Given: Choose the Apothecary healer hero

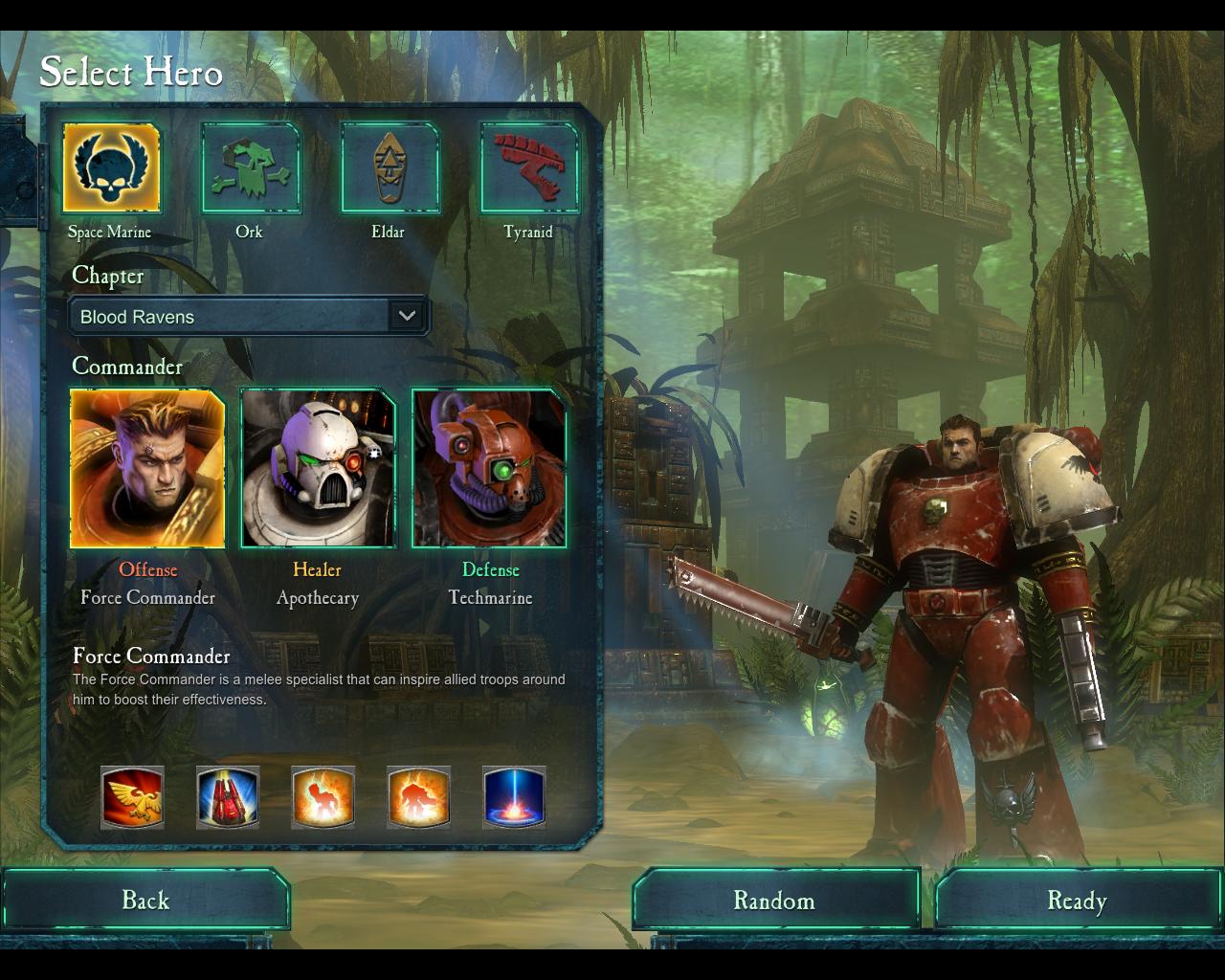Looking at the screenshot, I should pyautogui.click(x=318, y=468).
